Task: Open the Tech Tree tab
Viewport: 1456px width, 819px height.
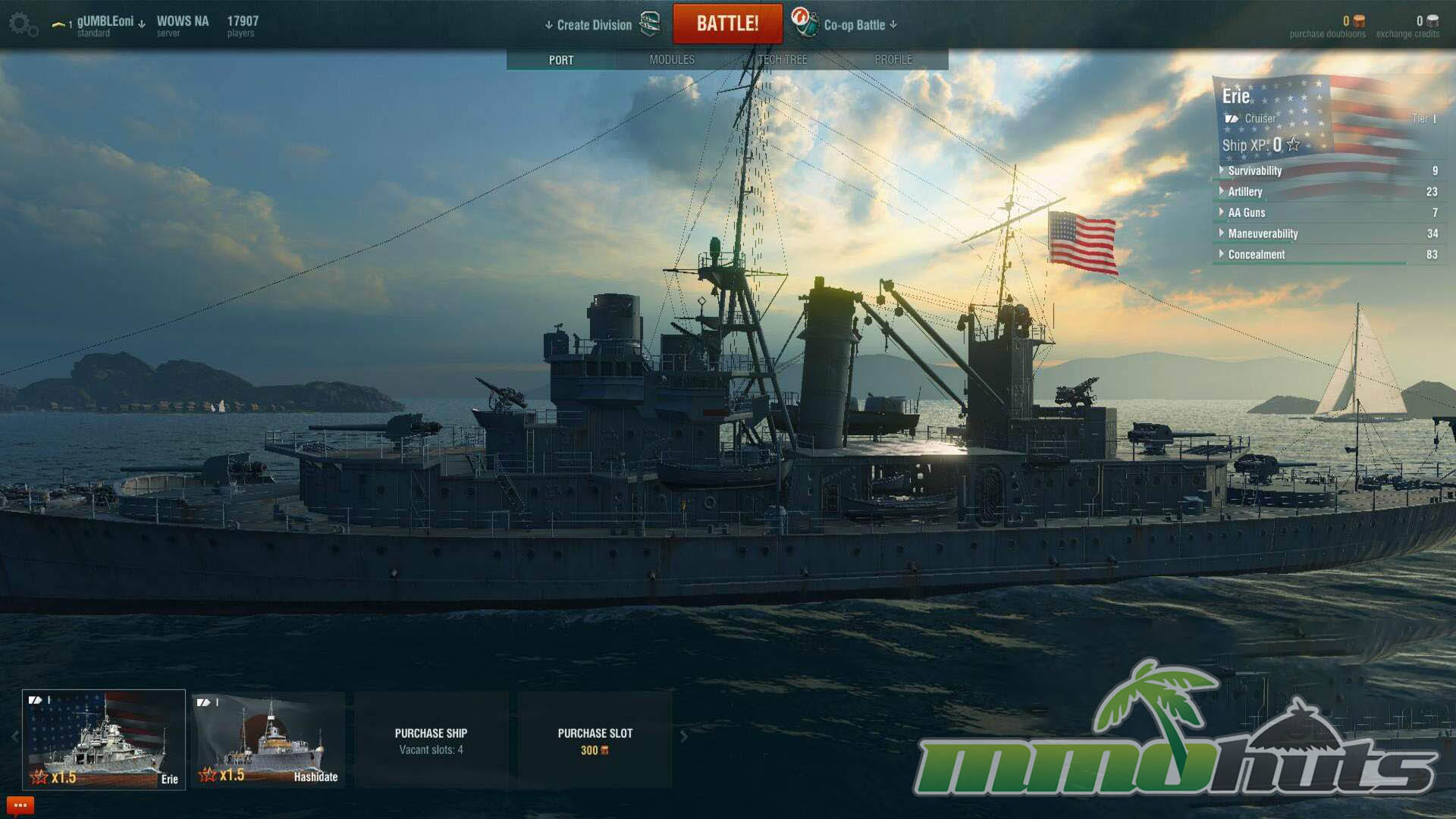Action: 783,60
